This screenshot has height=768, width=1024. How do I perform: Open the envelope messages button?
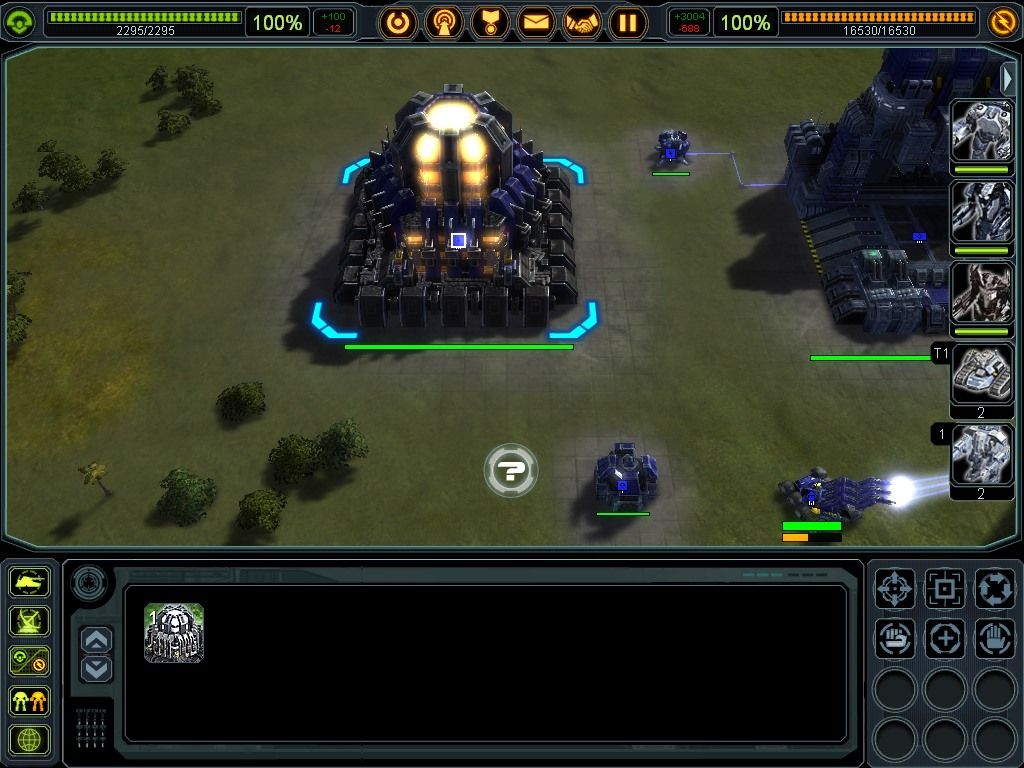pos(536,22)
